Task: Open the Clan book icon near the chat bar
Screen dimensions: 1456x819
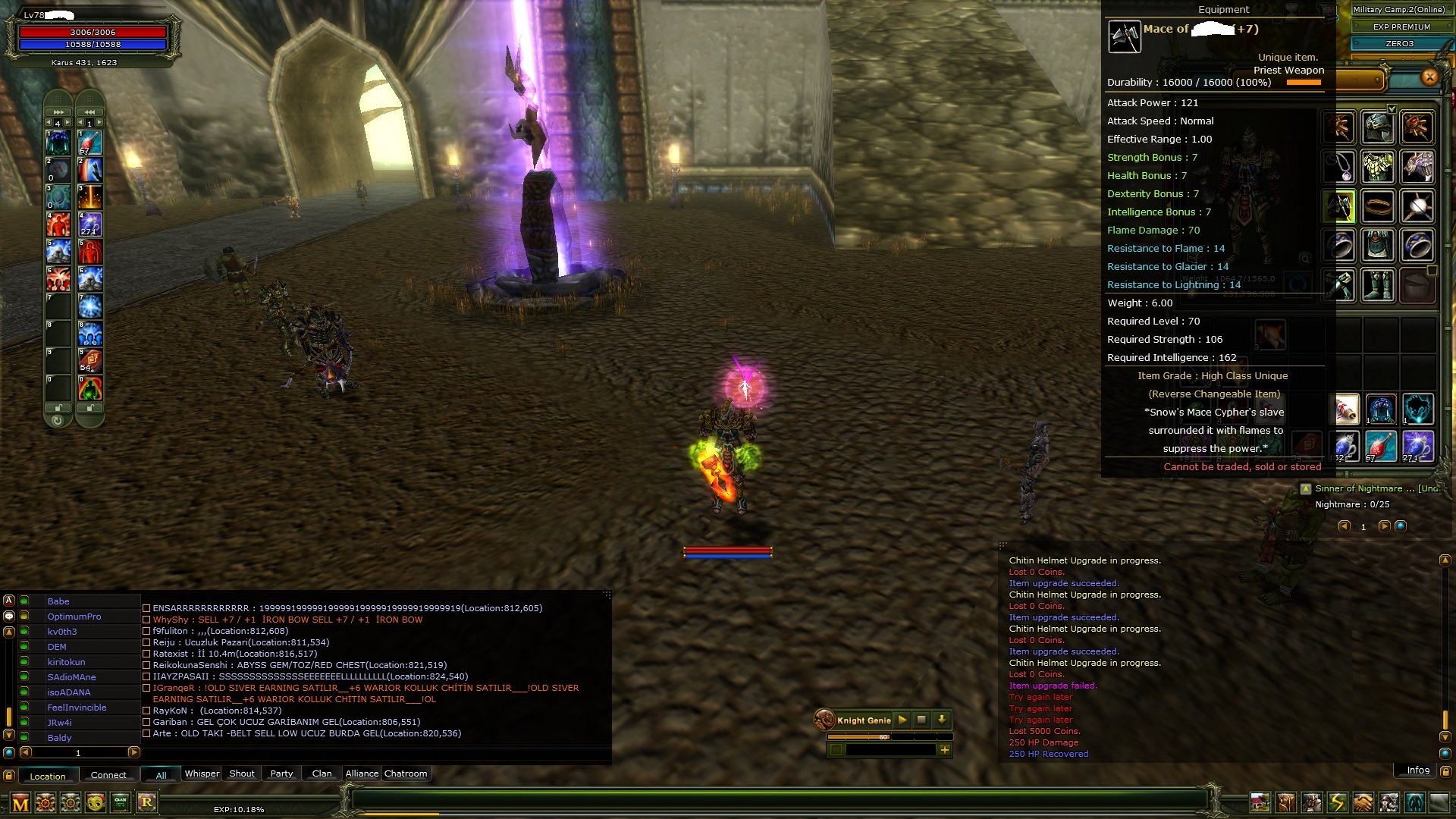Action: (x=119, y=803)
